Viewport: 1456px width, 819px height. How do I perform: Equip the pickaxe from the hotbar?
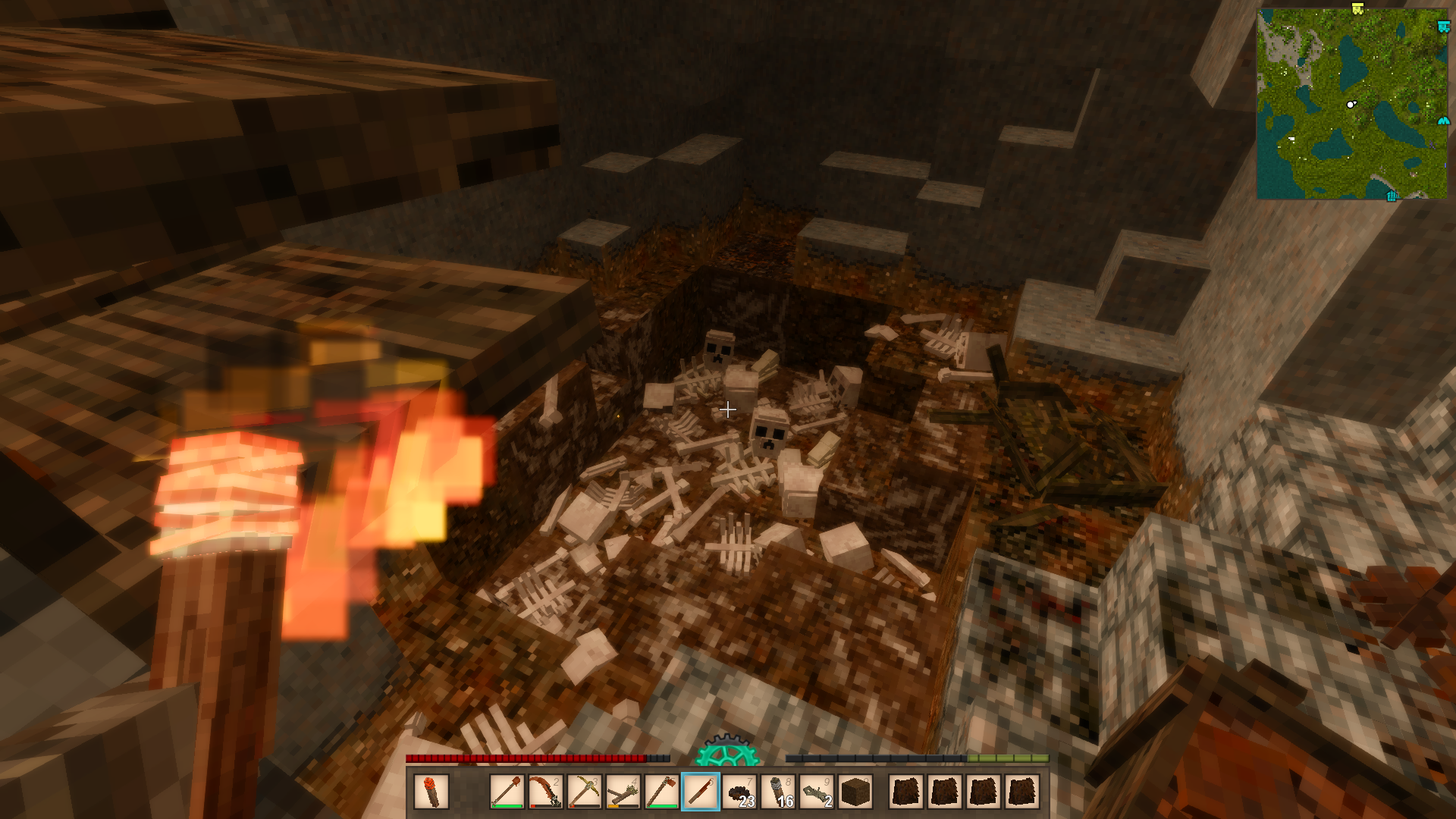tap(585, 792)
